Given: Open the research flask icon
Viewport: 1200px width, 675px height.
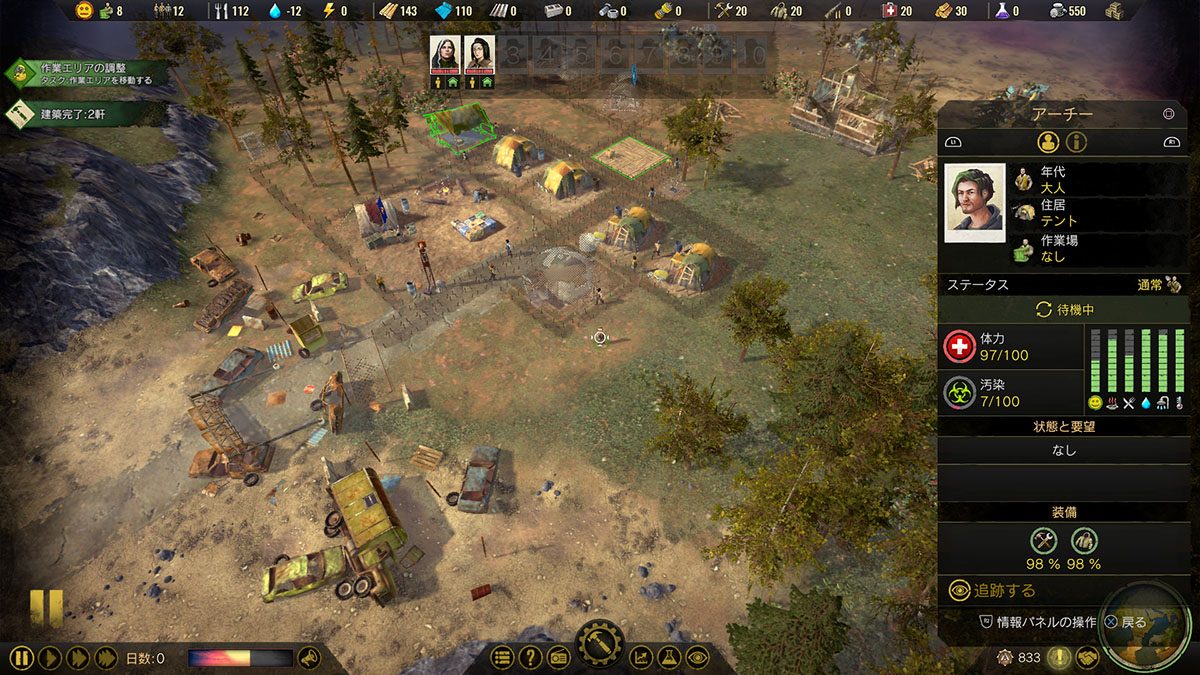Looking at the screenshot, I should (669, 658).
